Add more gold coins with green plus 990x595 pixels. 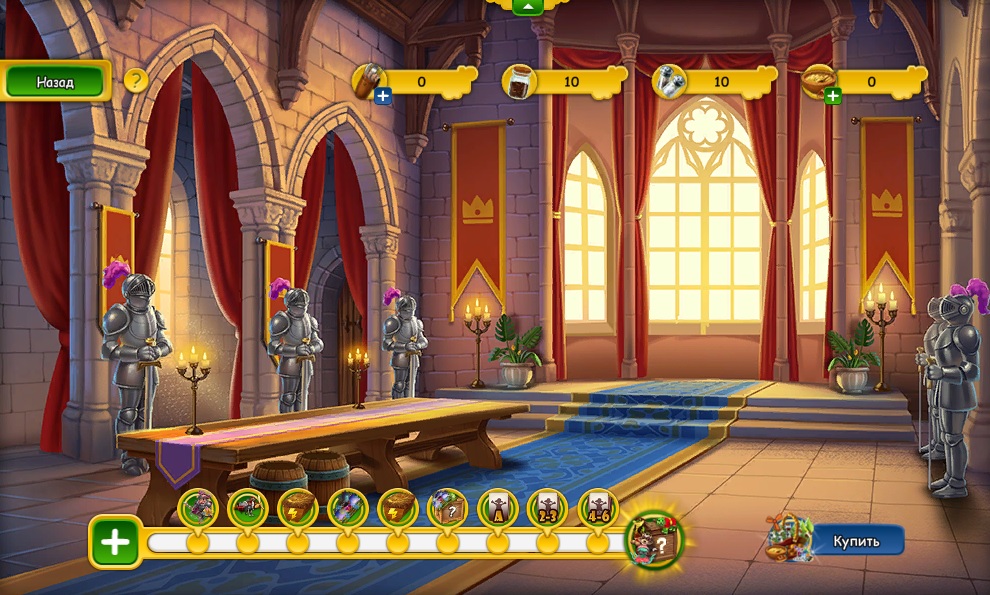pos(832,96)
